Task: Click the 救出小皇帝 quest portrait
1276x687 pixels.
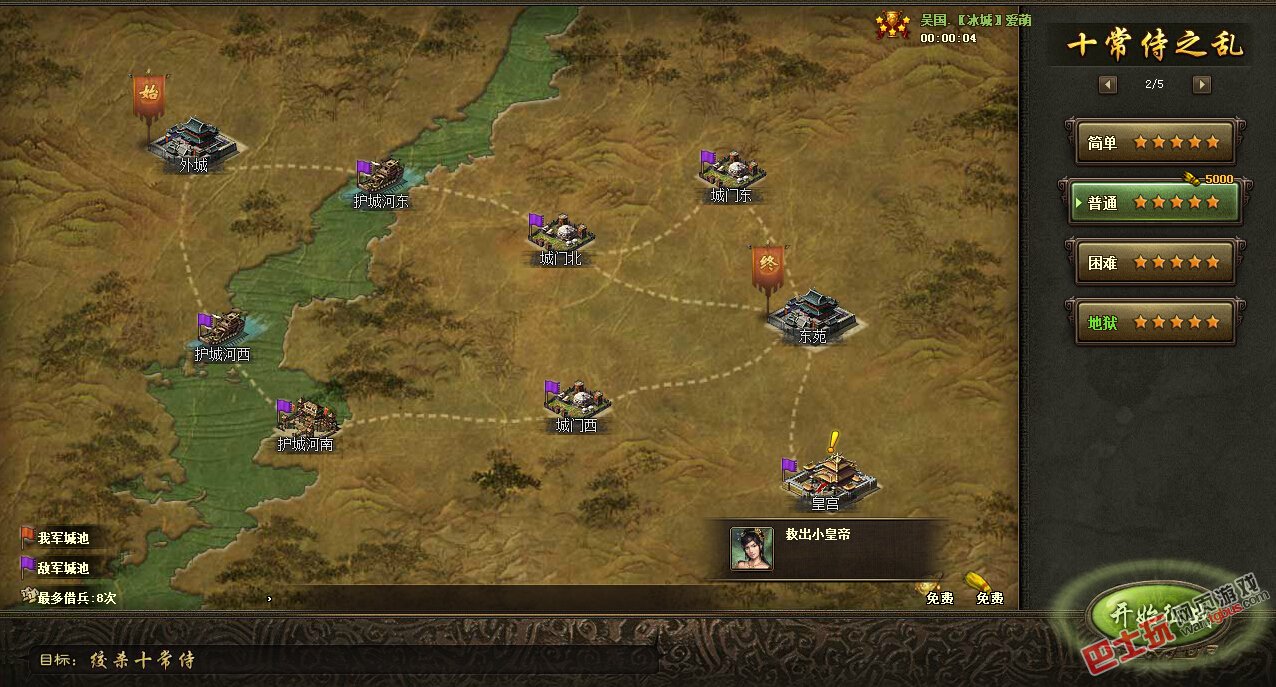Action: (751, 548)
